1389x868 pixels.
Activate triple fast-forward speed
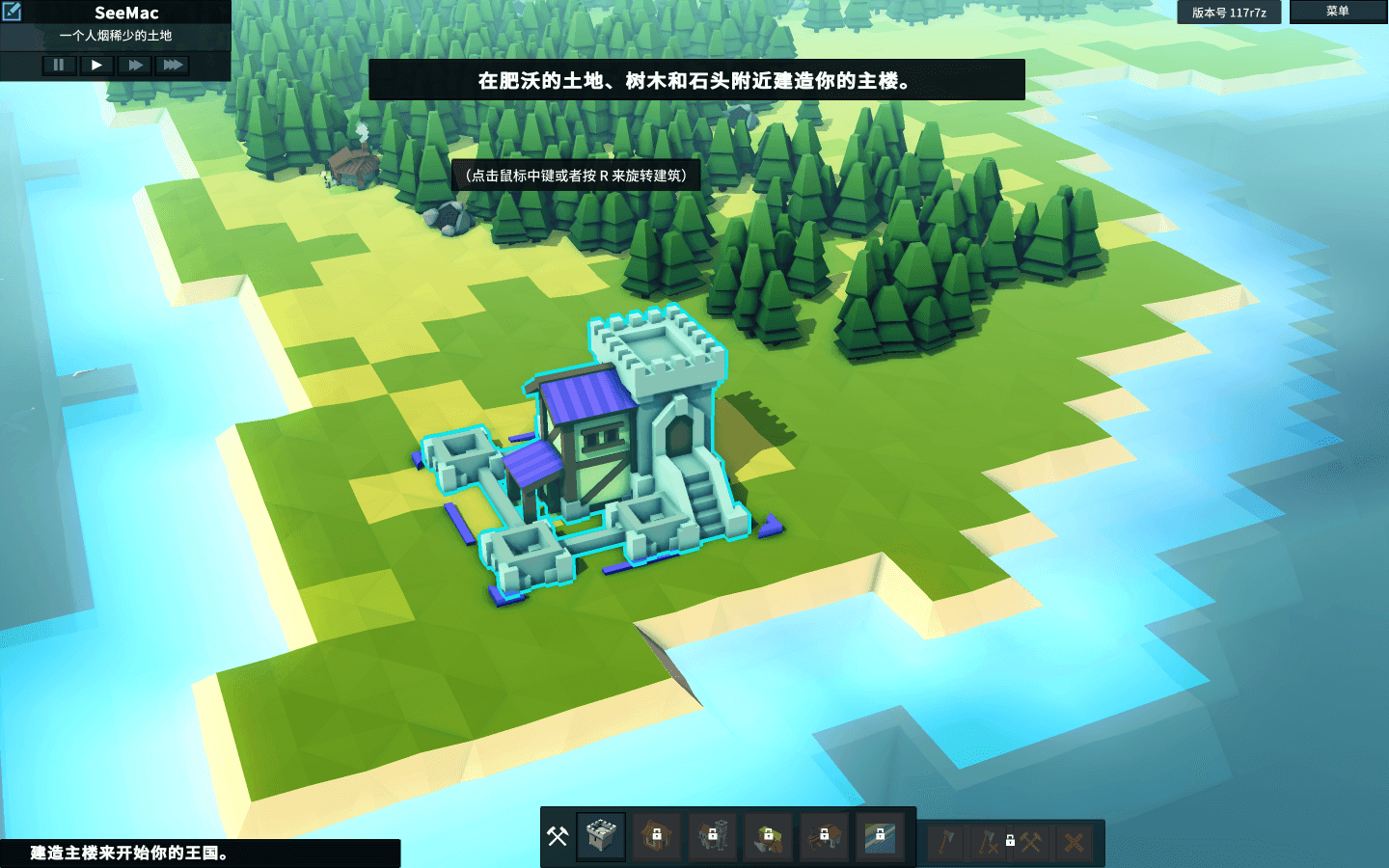tap(173, 65)
